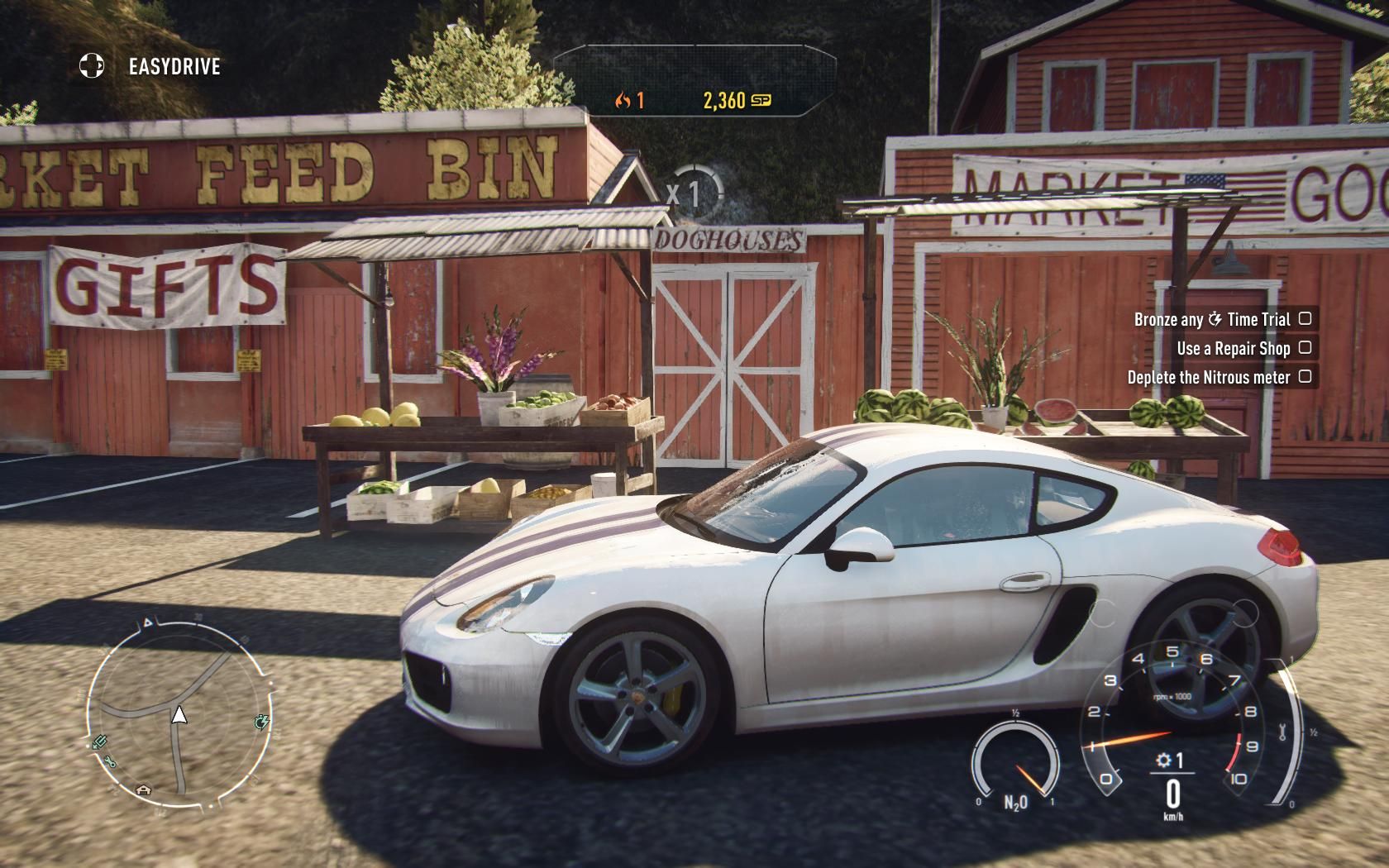Tick the 'Use a Repair Shop' checkbox
This screenshot has width=1389, height=868.
1305,347
